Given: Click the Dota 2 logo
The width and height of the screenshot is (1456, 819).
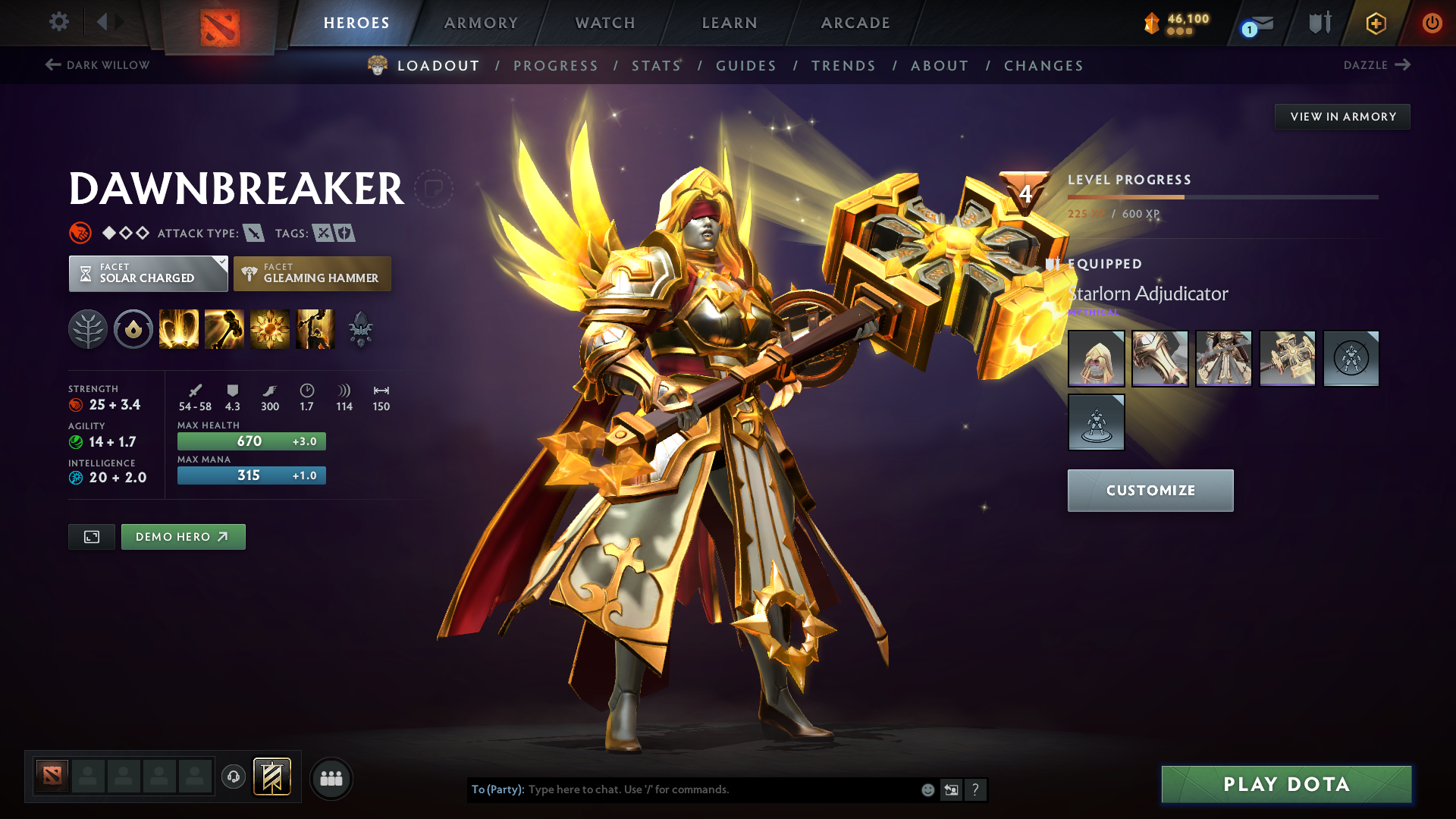Looking at the screenshot, I should click(220, 23).
